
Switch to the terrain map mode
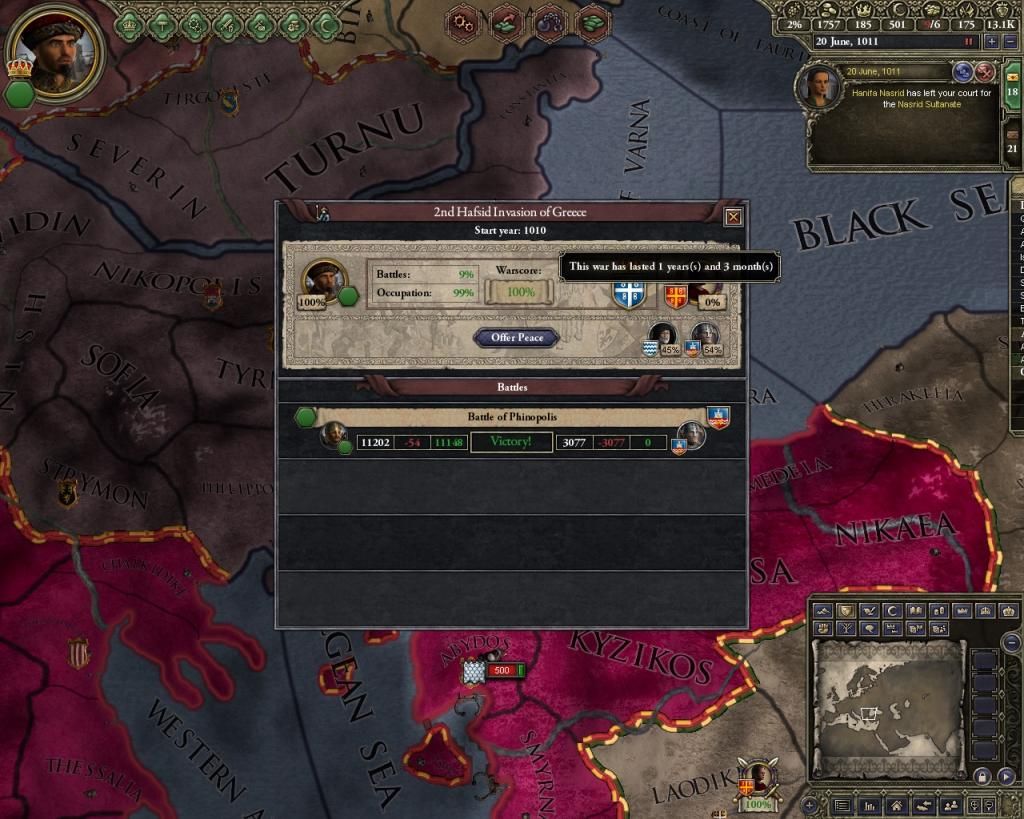(x=822, y=610)
